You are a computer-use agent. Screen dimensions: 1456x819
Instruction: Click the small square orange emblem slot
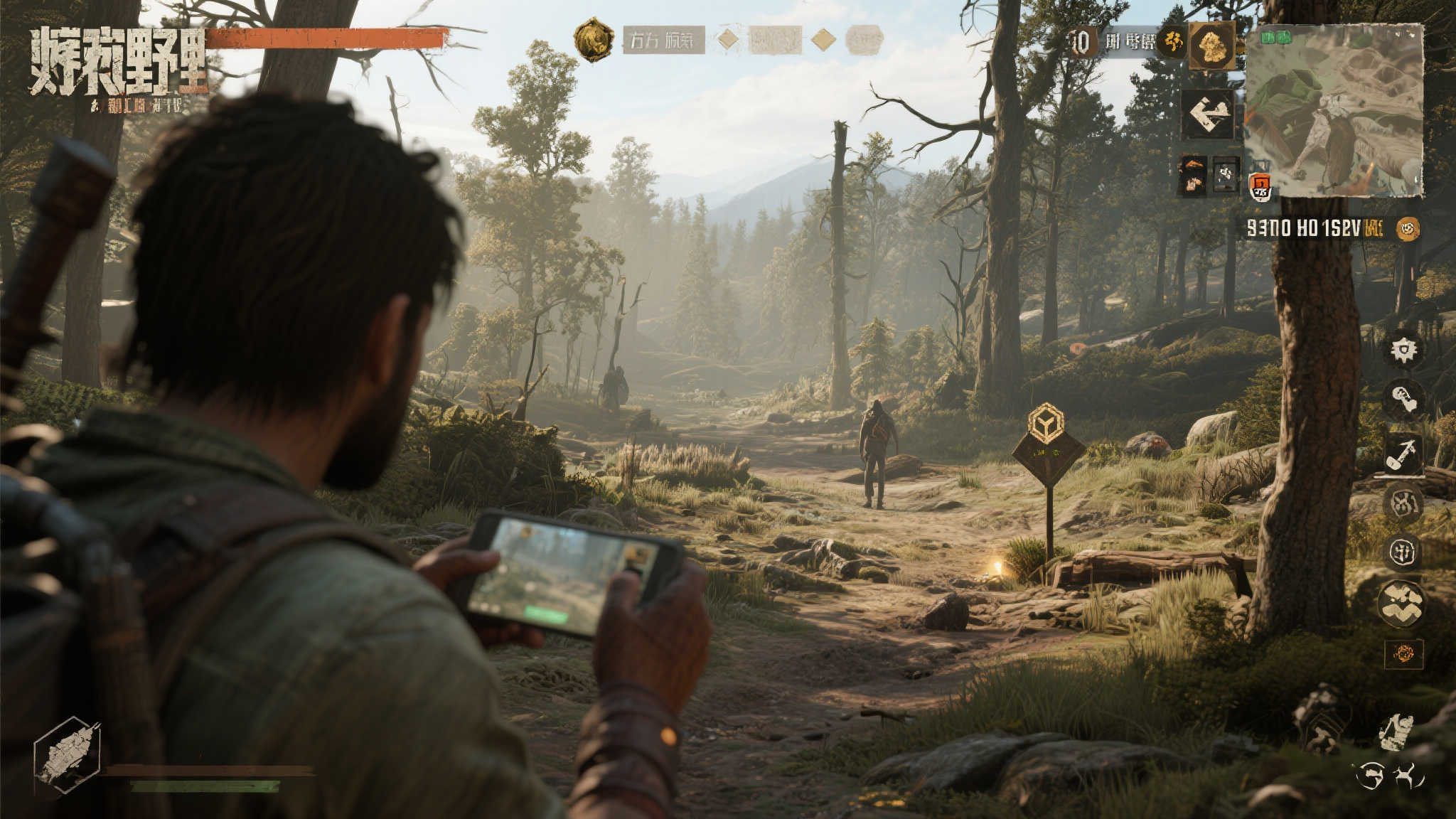pos(1403,654)
